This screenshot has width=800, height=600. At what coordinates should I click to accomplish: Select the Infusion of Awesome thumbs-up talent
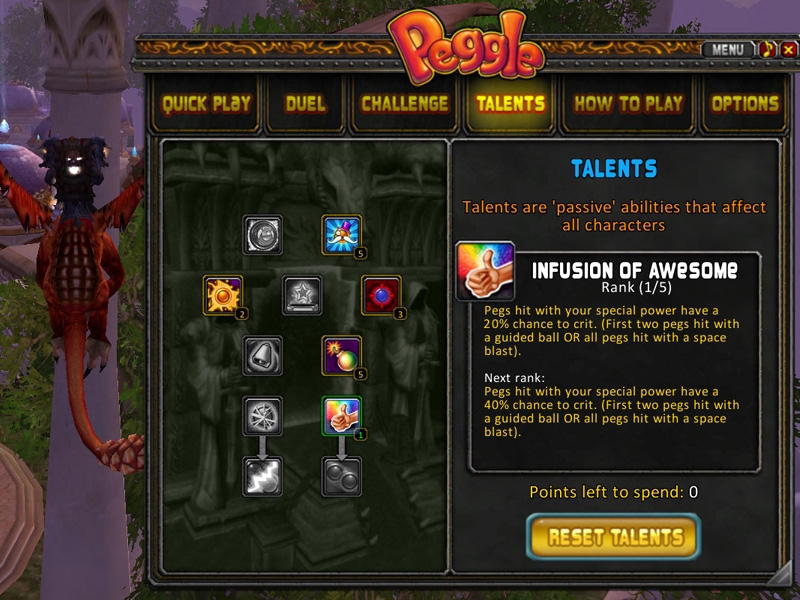342,417
